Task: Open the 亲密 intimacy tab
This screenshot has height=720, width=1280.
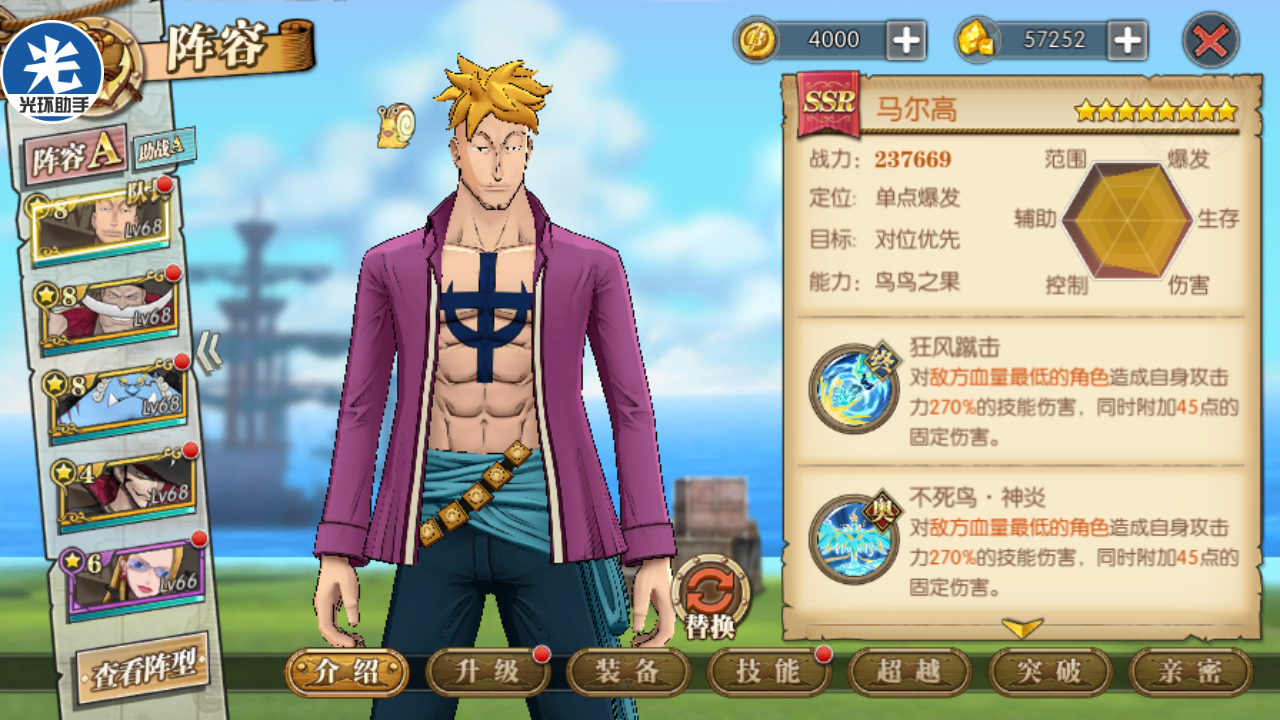Action: click(1190, 672)
